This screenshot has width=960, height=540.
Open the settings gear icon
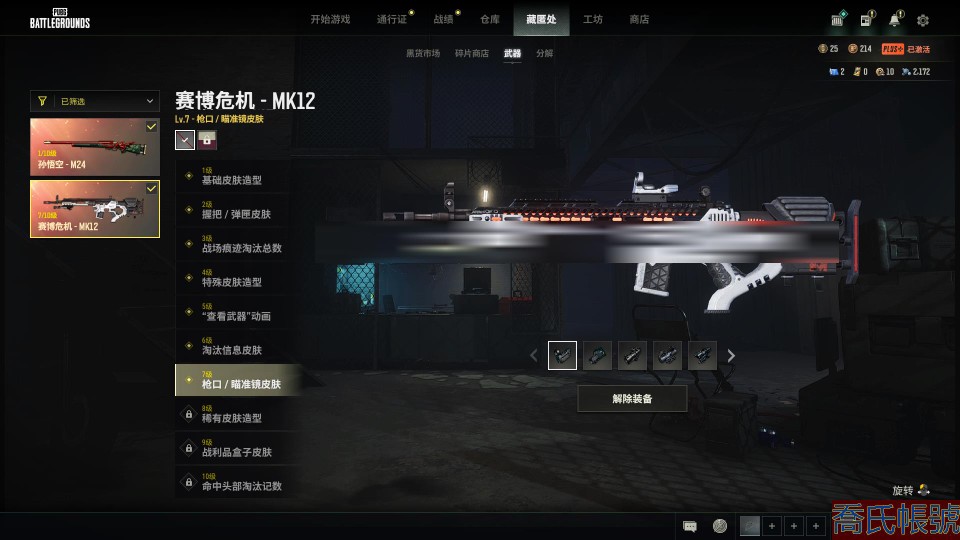[x=923, y=20]
